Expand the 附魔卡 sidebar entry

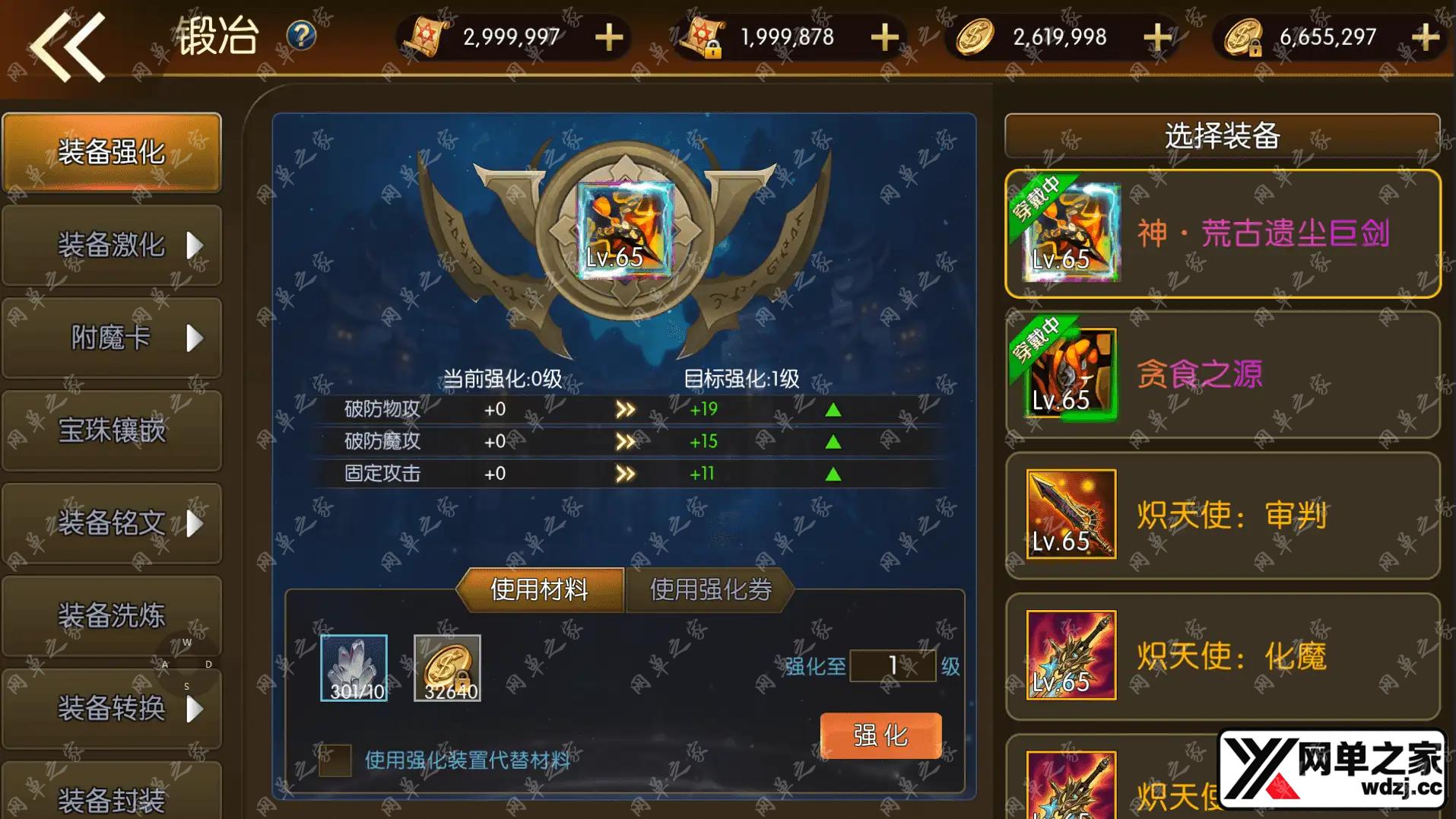(111, 339)
